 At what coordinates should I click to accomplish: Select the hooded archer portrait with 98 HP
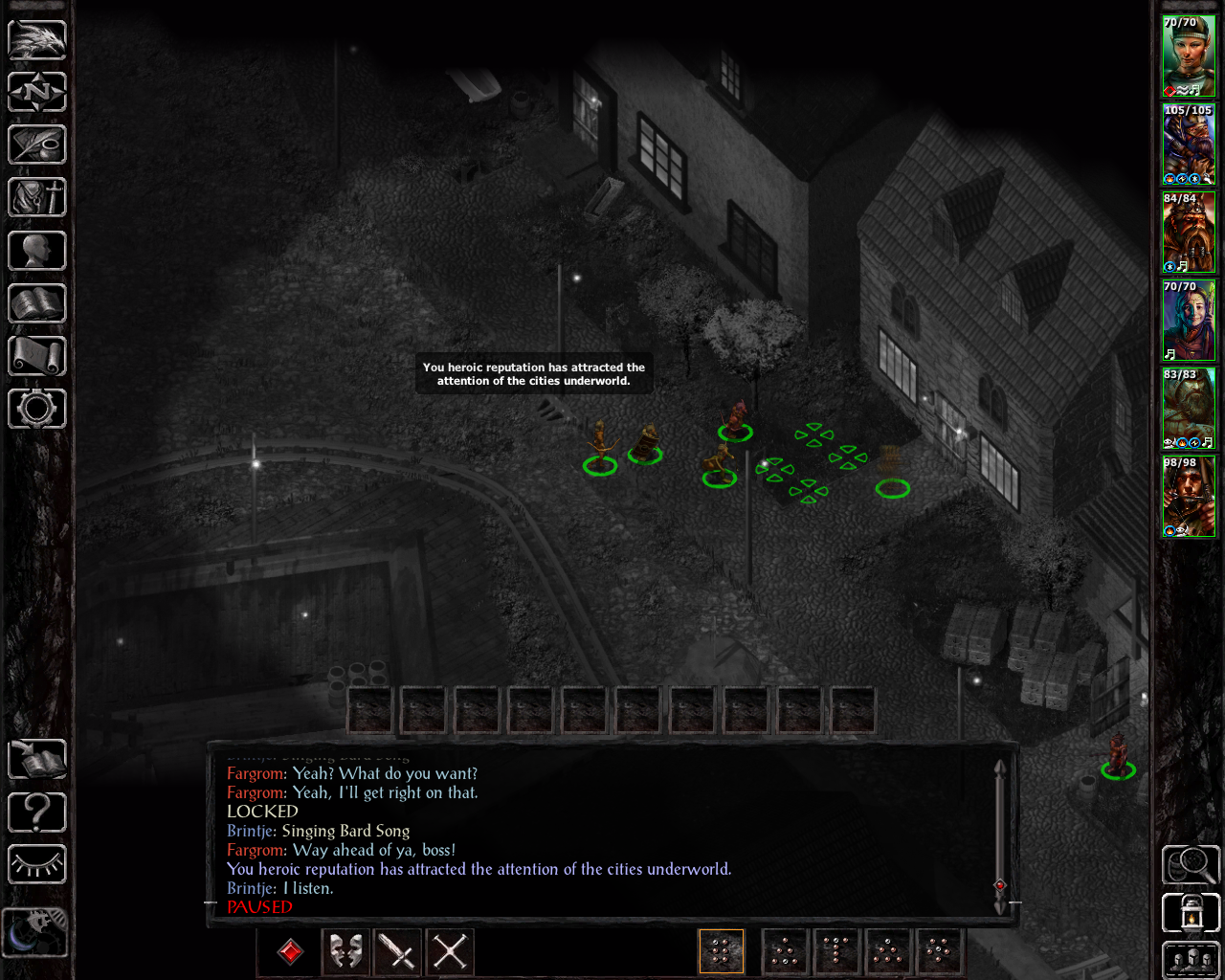pos(1189,497)
